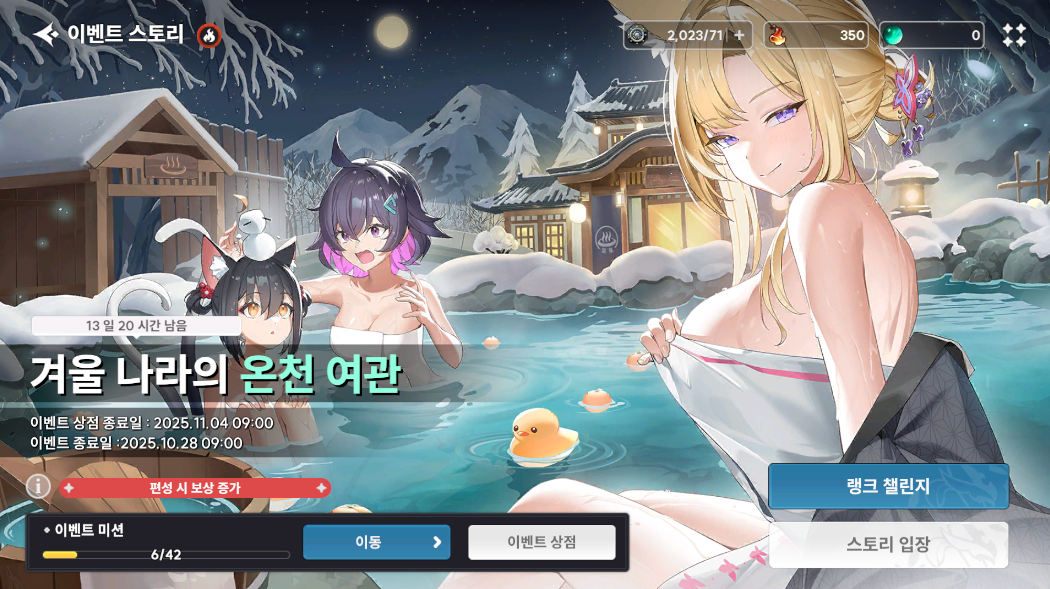Select the blue 이동 button

click(x=376, y=542)
